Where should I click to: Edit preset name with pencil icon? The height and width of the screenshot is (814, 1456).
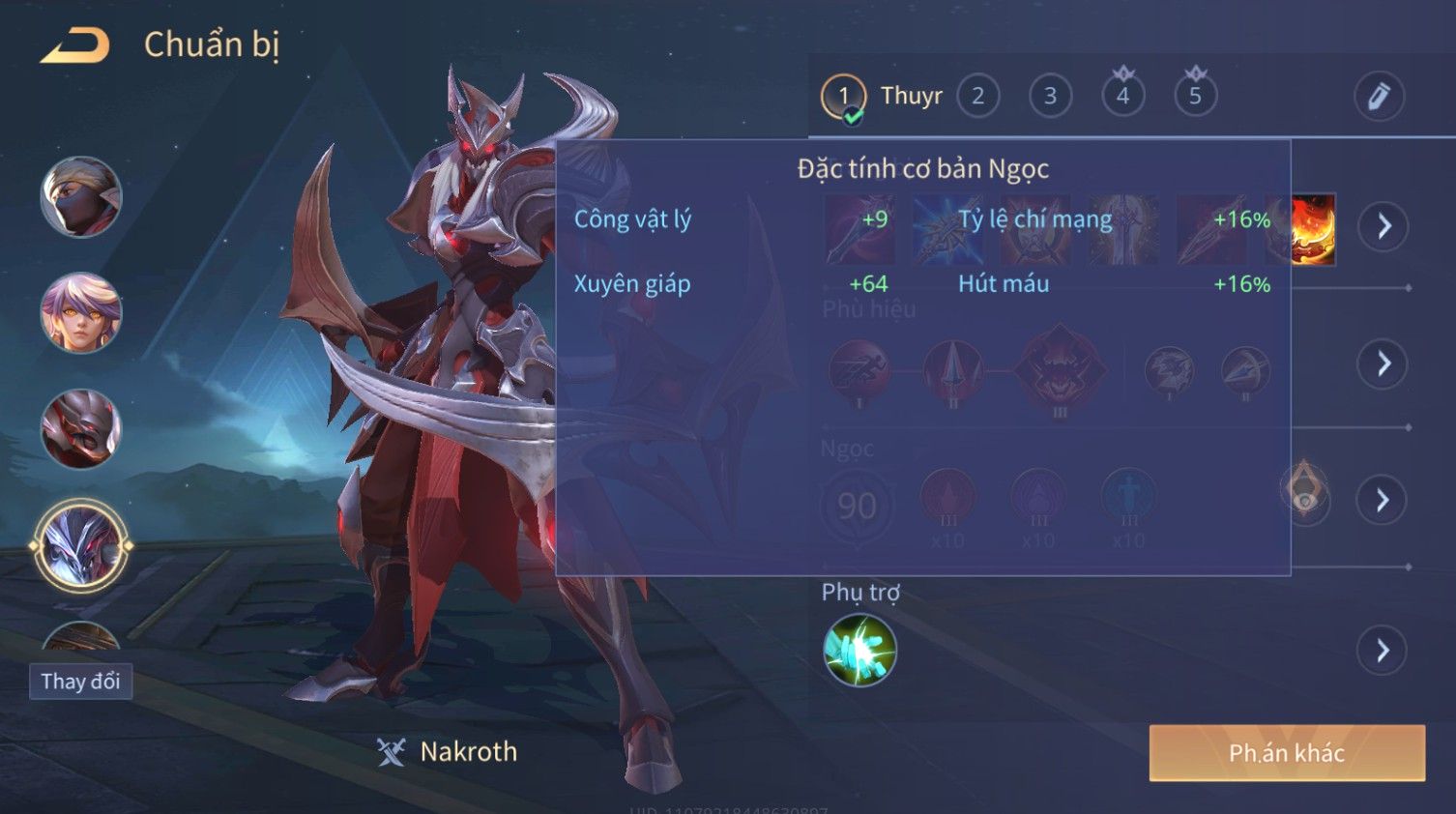(1378, 97)
